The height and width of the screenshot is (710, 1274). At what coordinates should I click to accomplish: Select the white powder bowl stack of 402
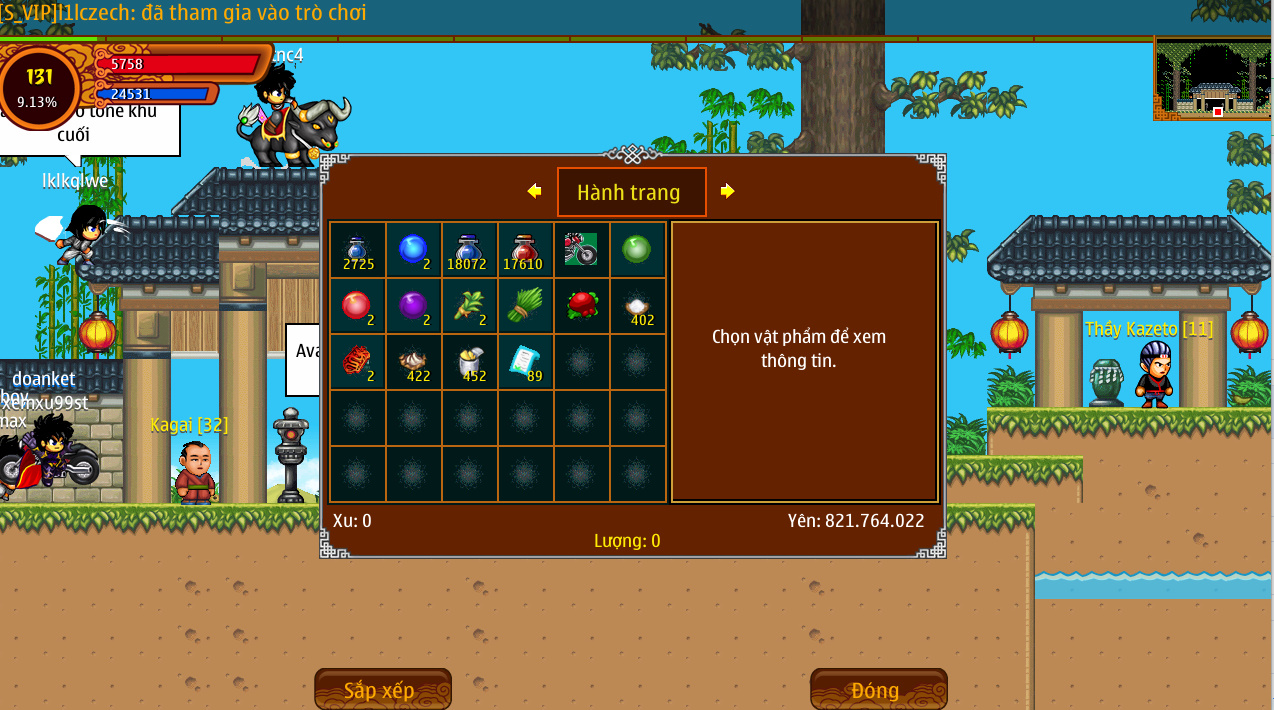point(637,307)
